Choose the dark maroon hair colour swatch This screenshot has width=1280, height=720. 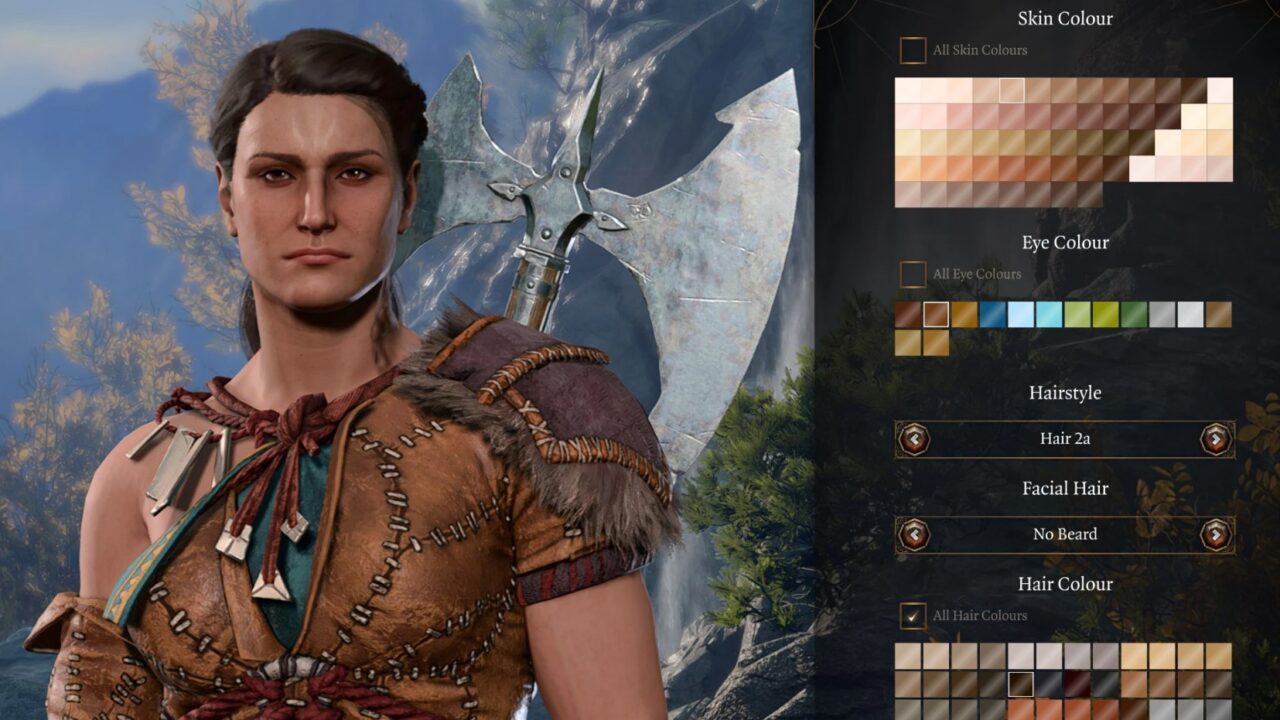[1077, 684]
